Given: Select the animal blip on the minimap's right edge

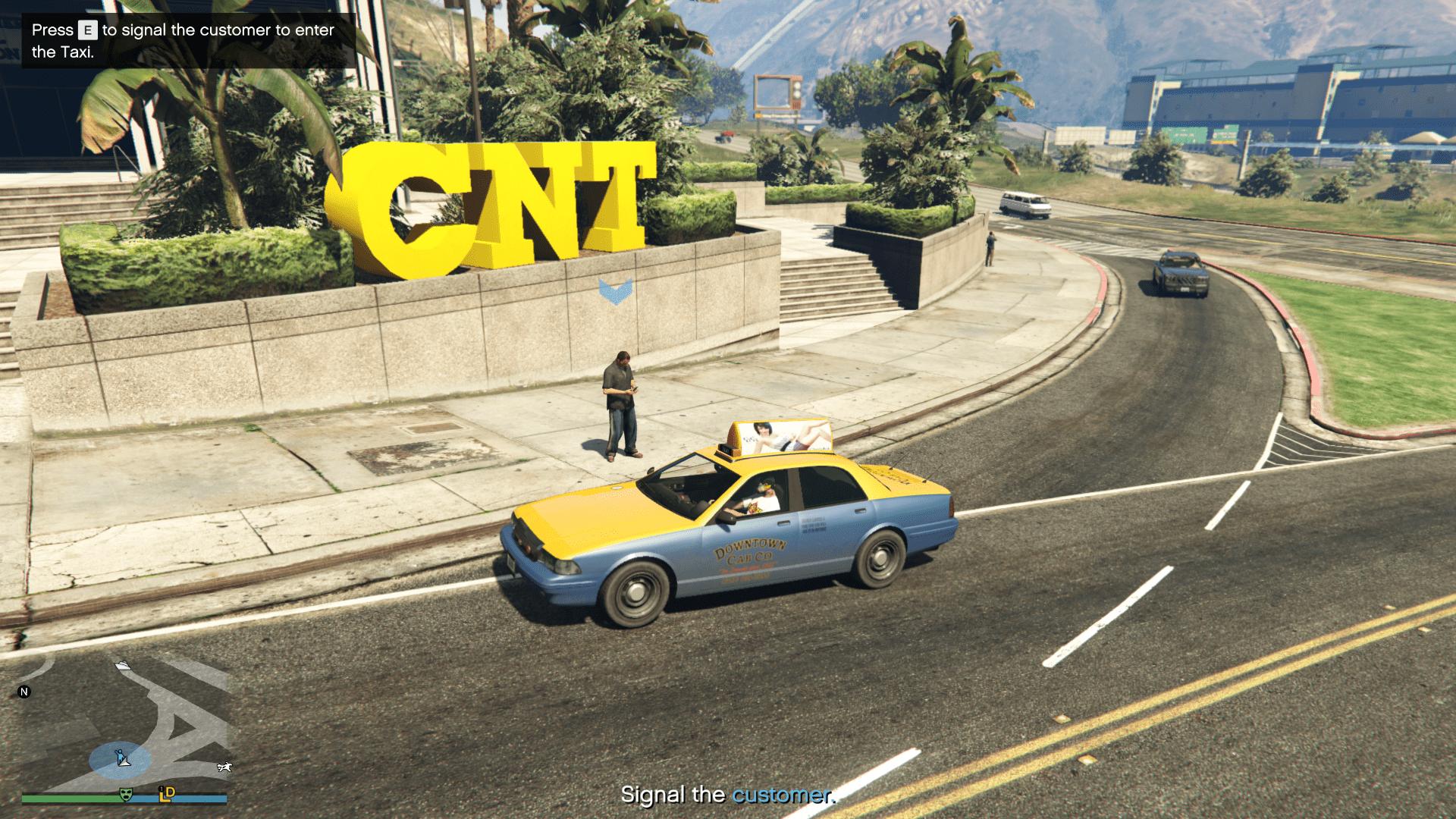Looking at the screenshot, I should pyautogui.click(x=224, y=767).
